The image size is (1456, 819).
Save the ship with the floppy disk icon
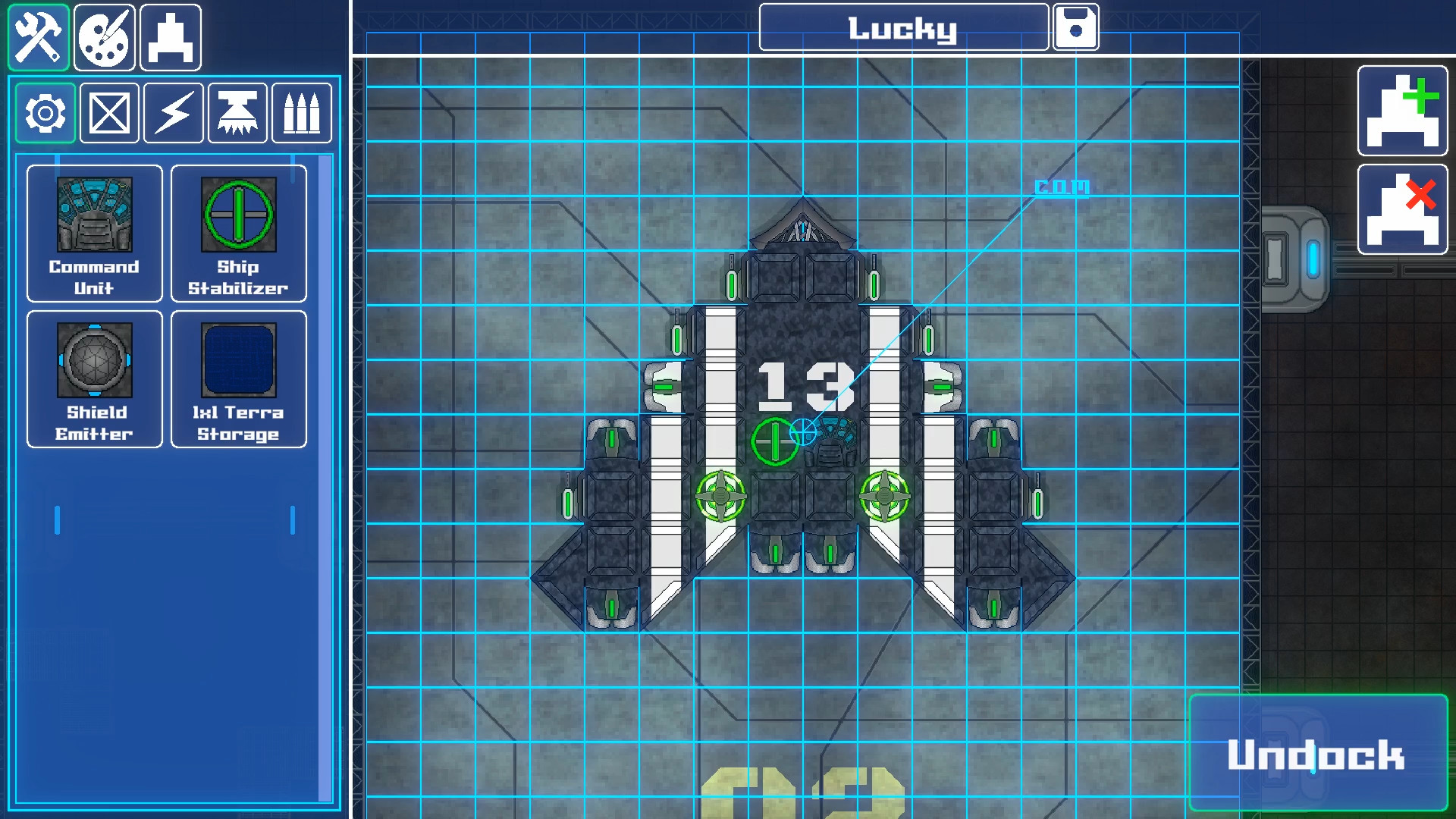(x=1076, y=27)
